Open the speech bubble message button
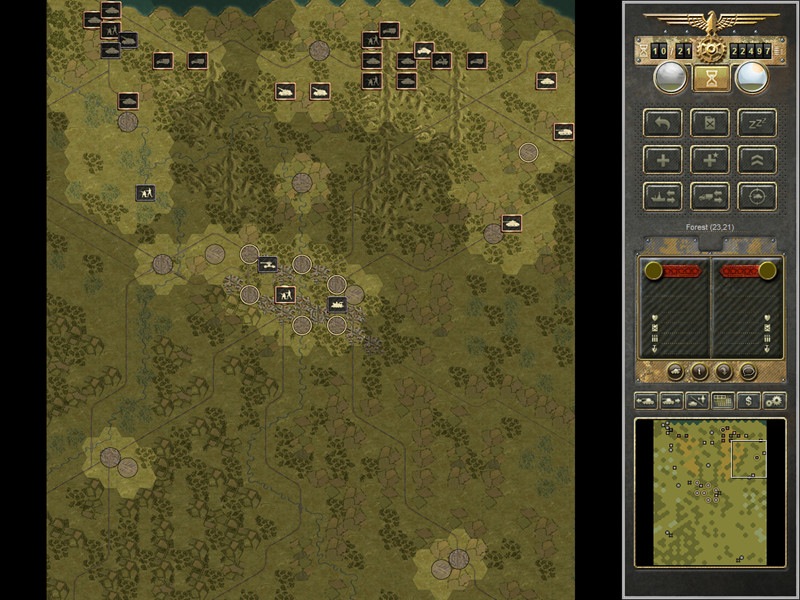Image resolution: width=800 pixels, height=600 pixels. (747, 372)
